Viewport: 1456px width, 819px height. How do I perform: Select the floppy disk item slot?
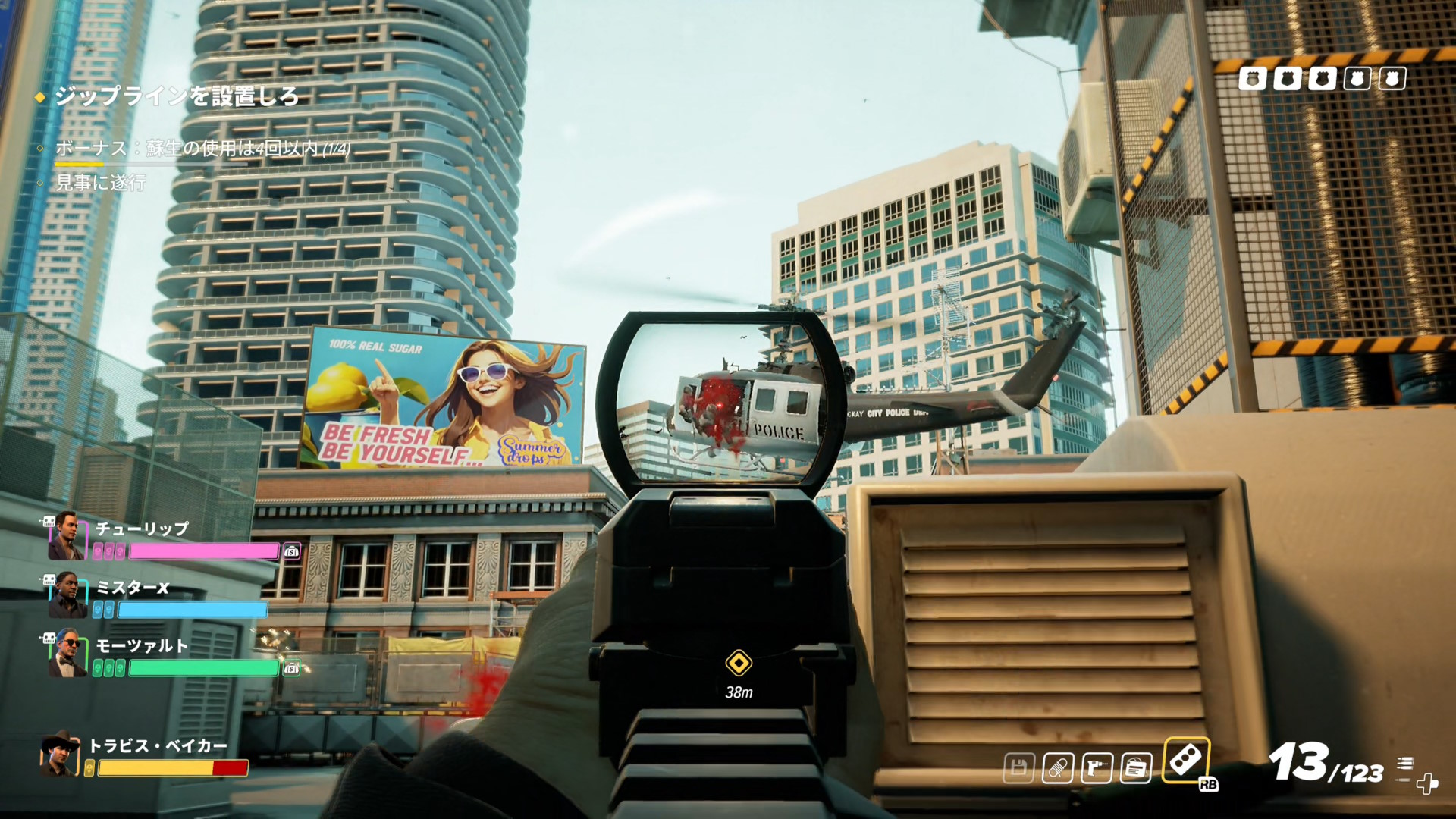[1018, 768]
